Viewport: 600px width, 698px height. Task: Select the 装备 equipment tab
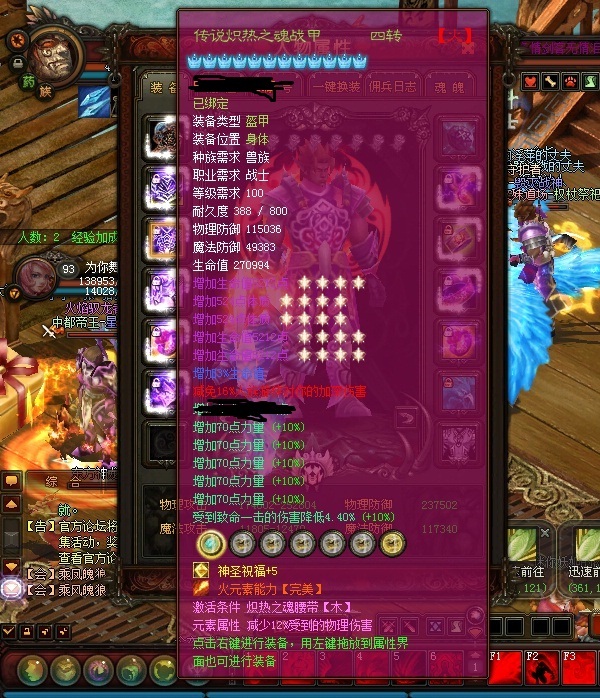click(159, 86)
